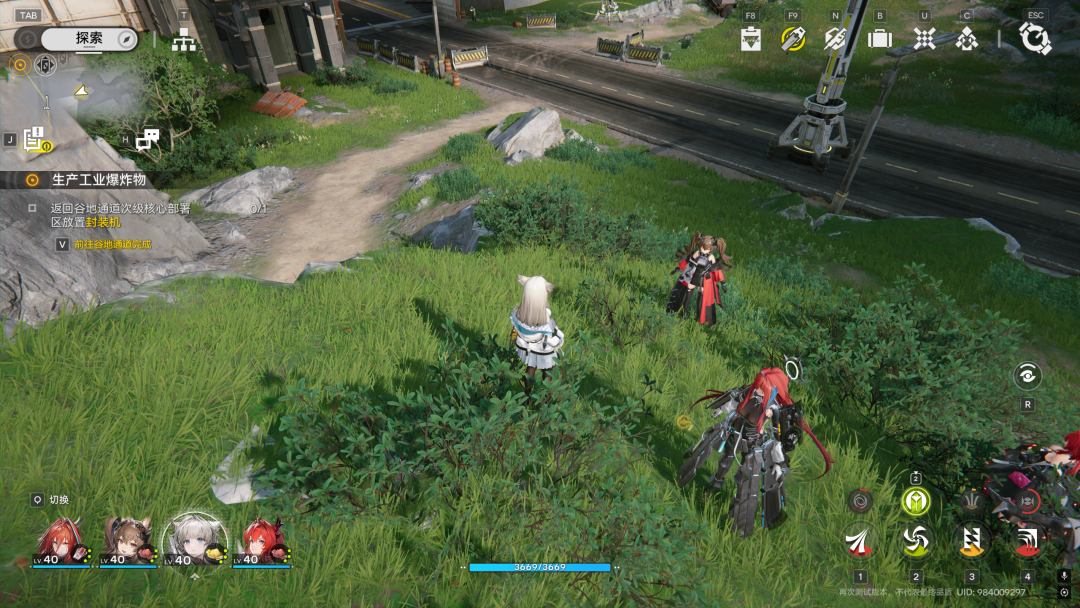The width and height of the screenshot is (1080, 608).
Task: Open the clipboard icon in top bar
Action: pyautogui.click(x=751, y=39)
